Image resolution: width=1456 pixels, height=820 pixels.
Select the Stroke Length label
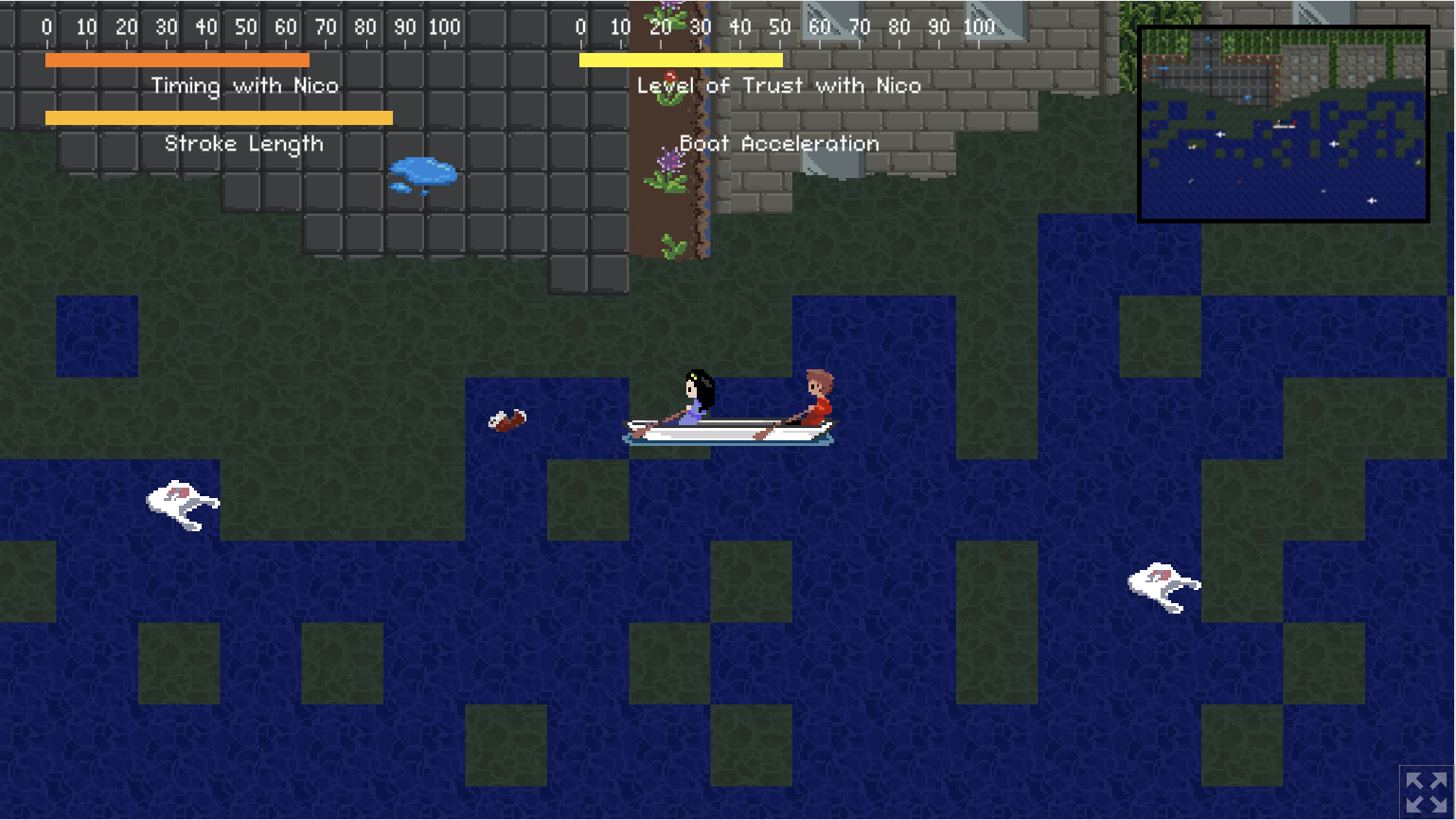pos(244,144)
